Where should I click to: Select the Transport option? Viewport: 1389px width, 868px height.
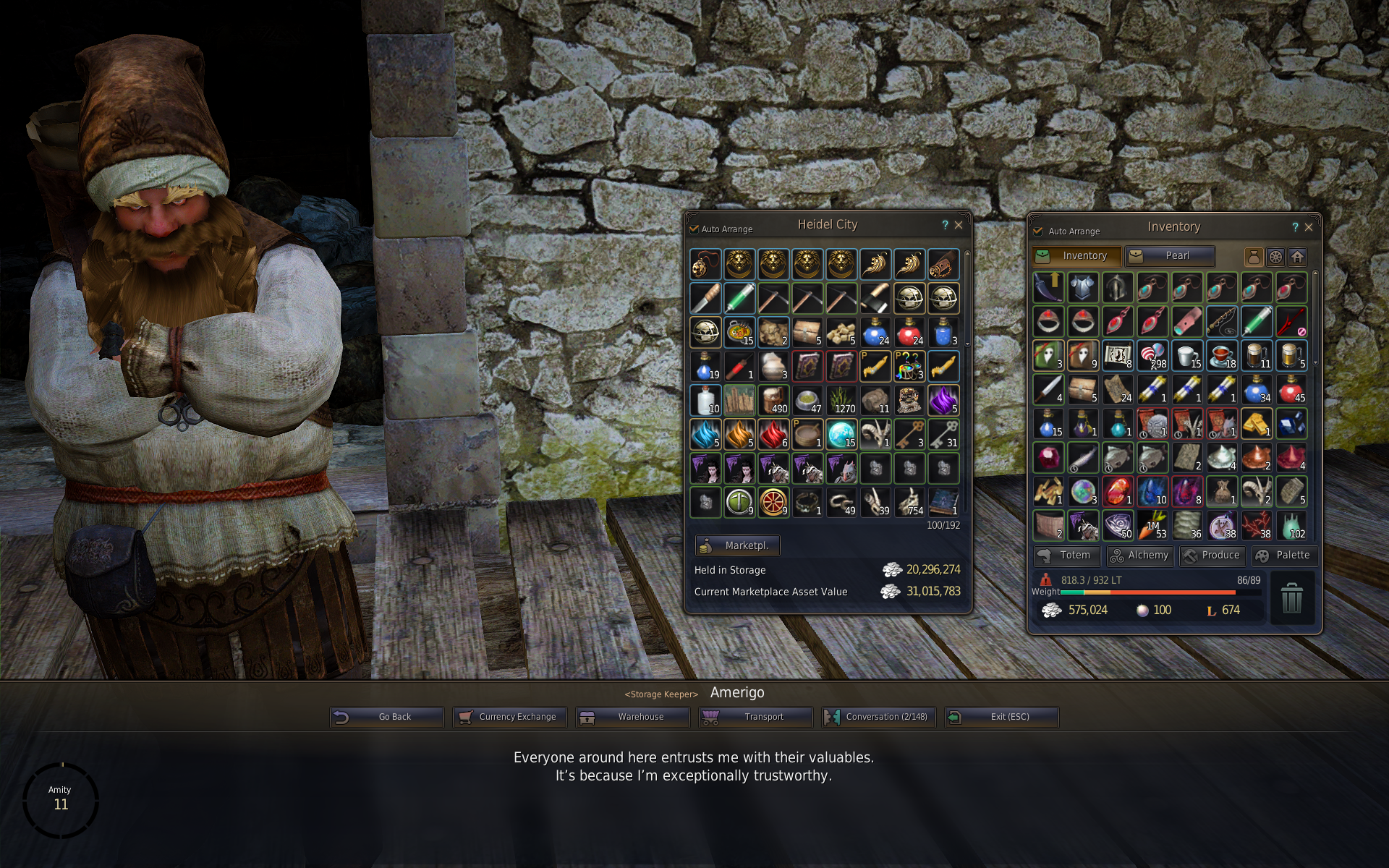point(755,717)
